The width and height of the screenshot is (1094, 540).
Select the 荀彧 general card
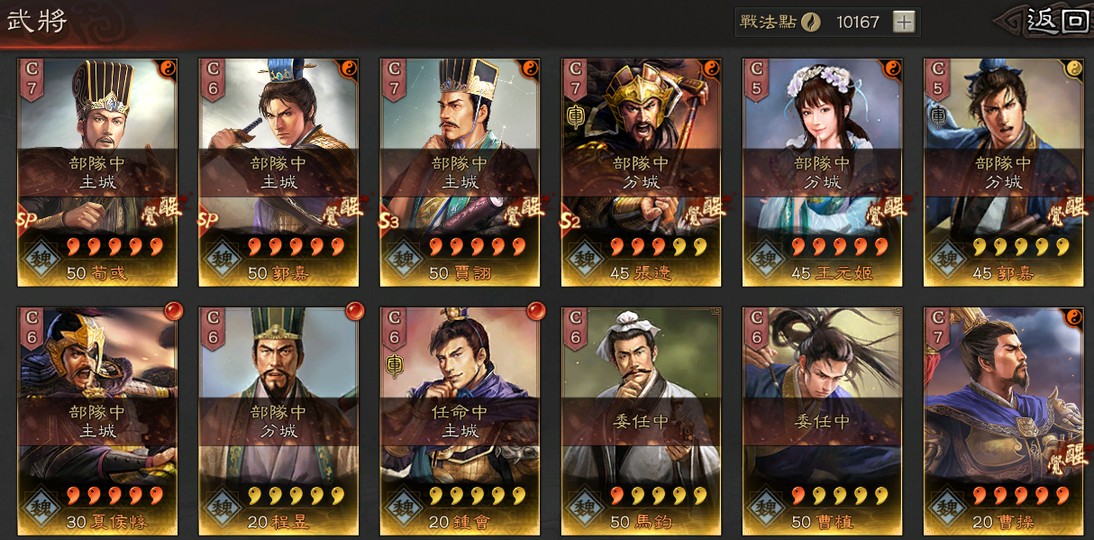[x=98, y=172]
